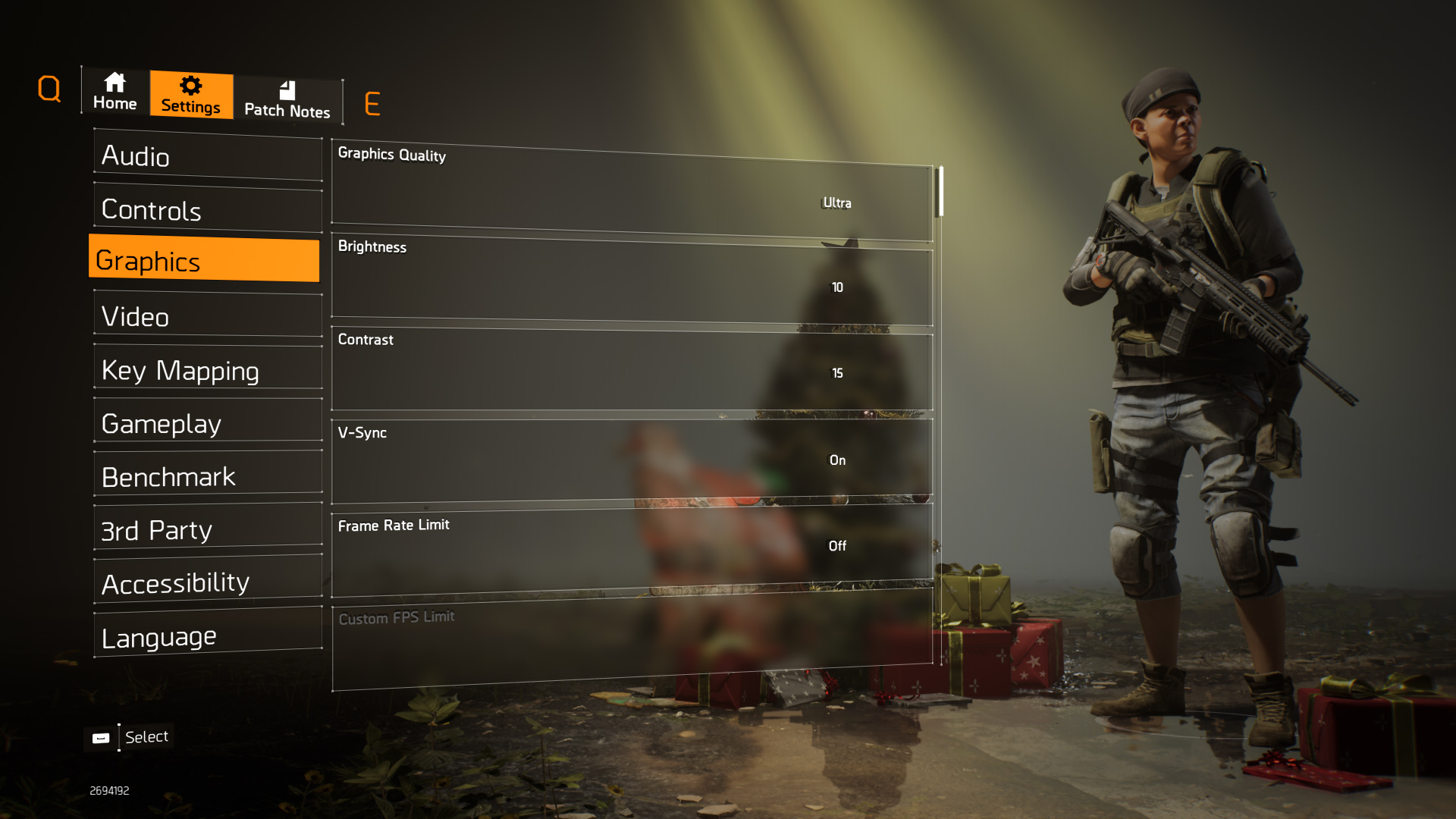Open the Video settings section
Screen dimensions: 1456x819
pyautogui.click(x=208, y=315)
